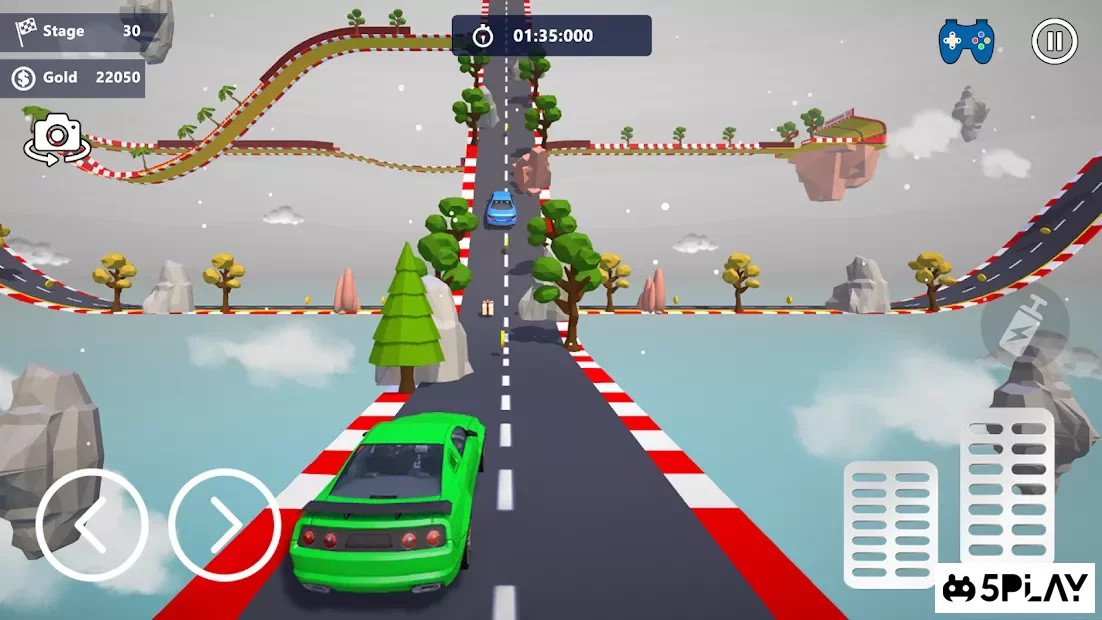Viewport: 1102px width, 620px height.
Task: Click the 5Play watermark logo
Action: pos(1014,588)
